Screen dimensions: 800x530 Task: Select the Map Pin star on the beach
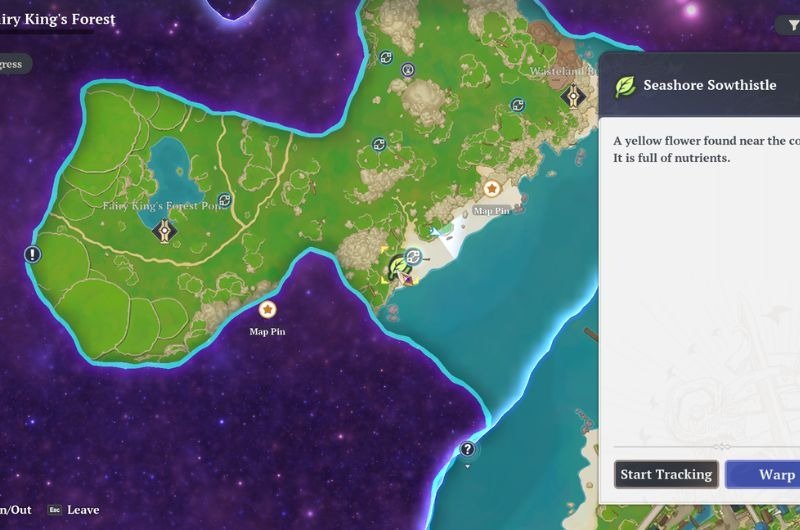tap(491, 188)
